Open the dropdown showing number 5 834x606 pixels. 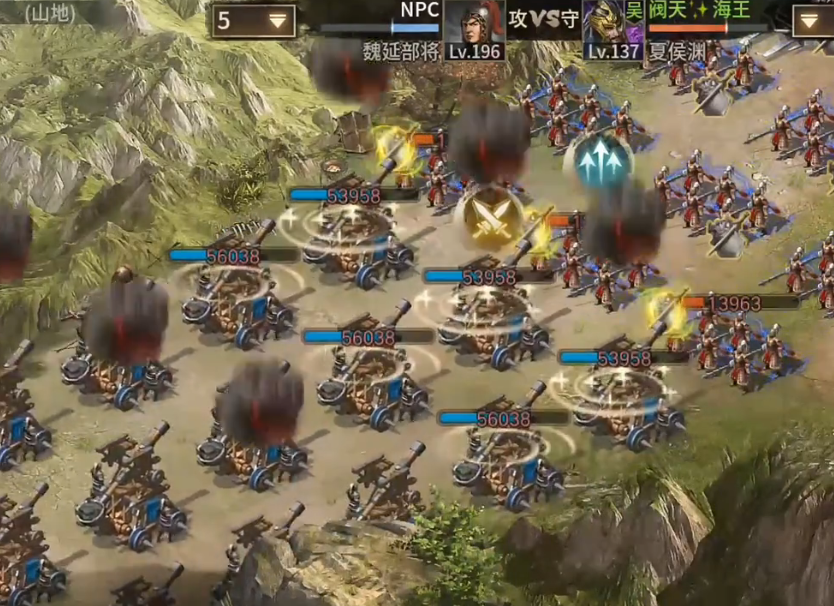(252, 20)
